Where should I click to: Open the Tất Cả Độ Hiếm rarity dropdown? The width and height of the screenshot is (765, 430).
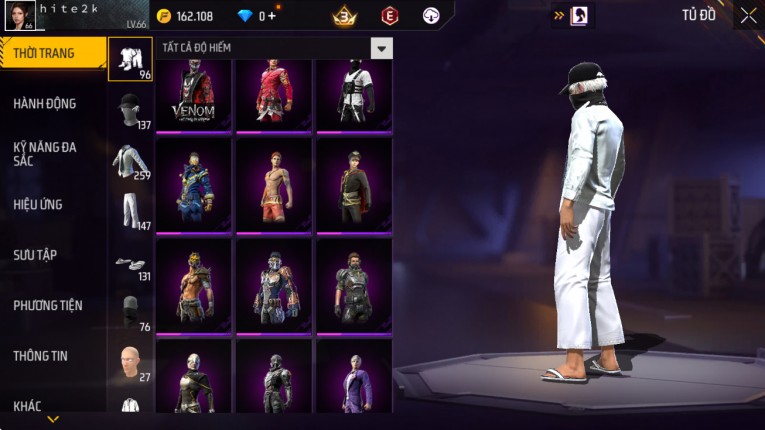381,48
